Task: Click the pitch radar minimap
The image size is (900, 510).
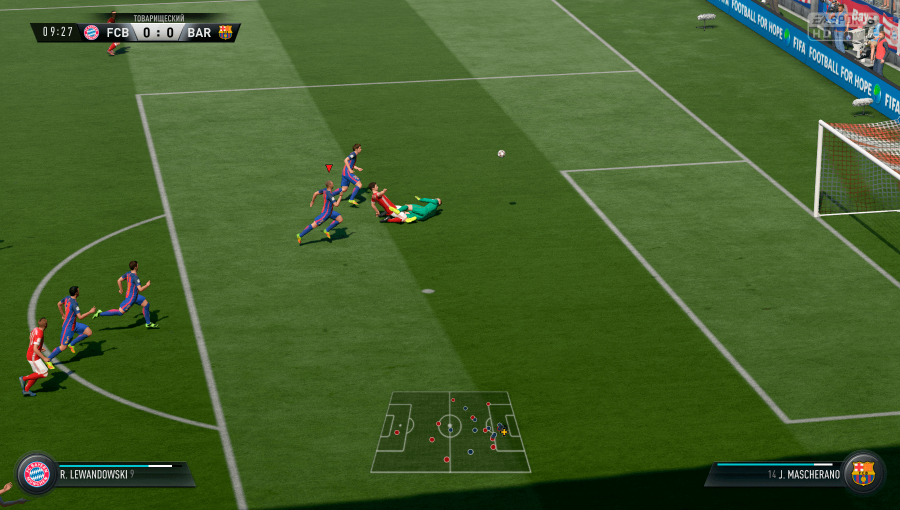Action: click(x=450, y=431)
